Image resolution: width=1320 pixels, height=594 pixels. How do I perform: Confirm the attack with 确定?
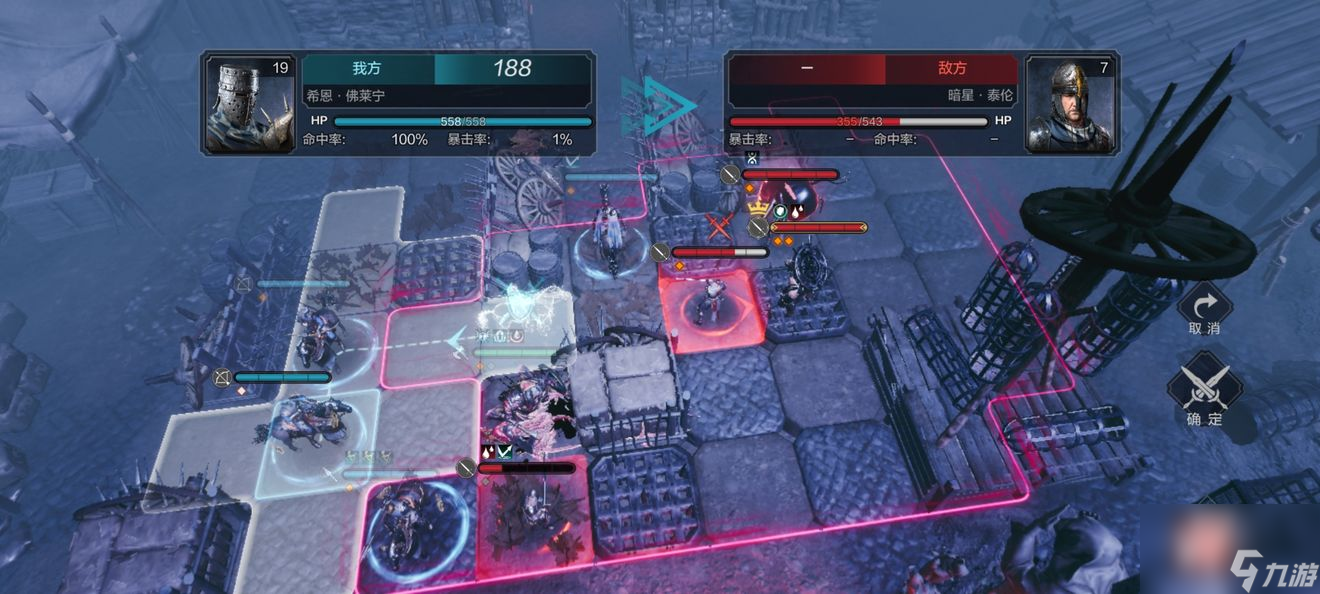tap(1204, 388)
